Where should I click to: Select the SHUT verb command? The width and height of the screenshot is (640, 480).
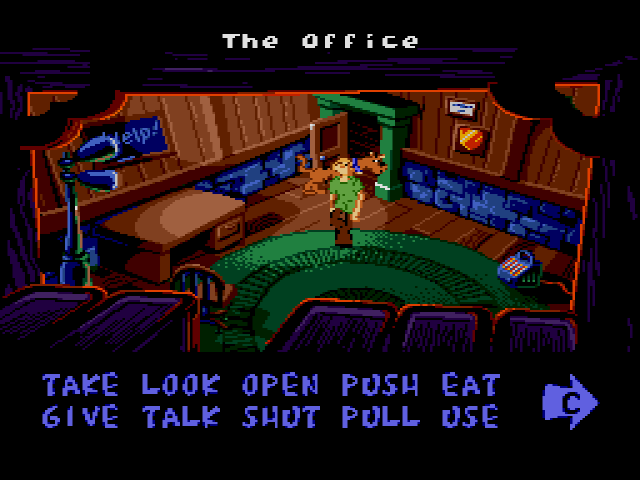(x=280, y=416)
